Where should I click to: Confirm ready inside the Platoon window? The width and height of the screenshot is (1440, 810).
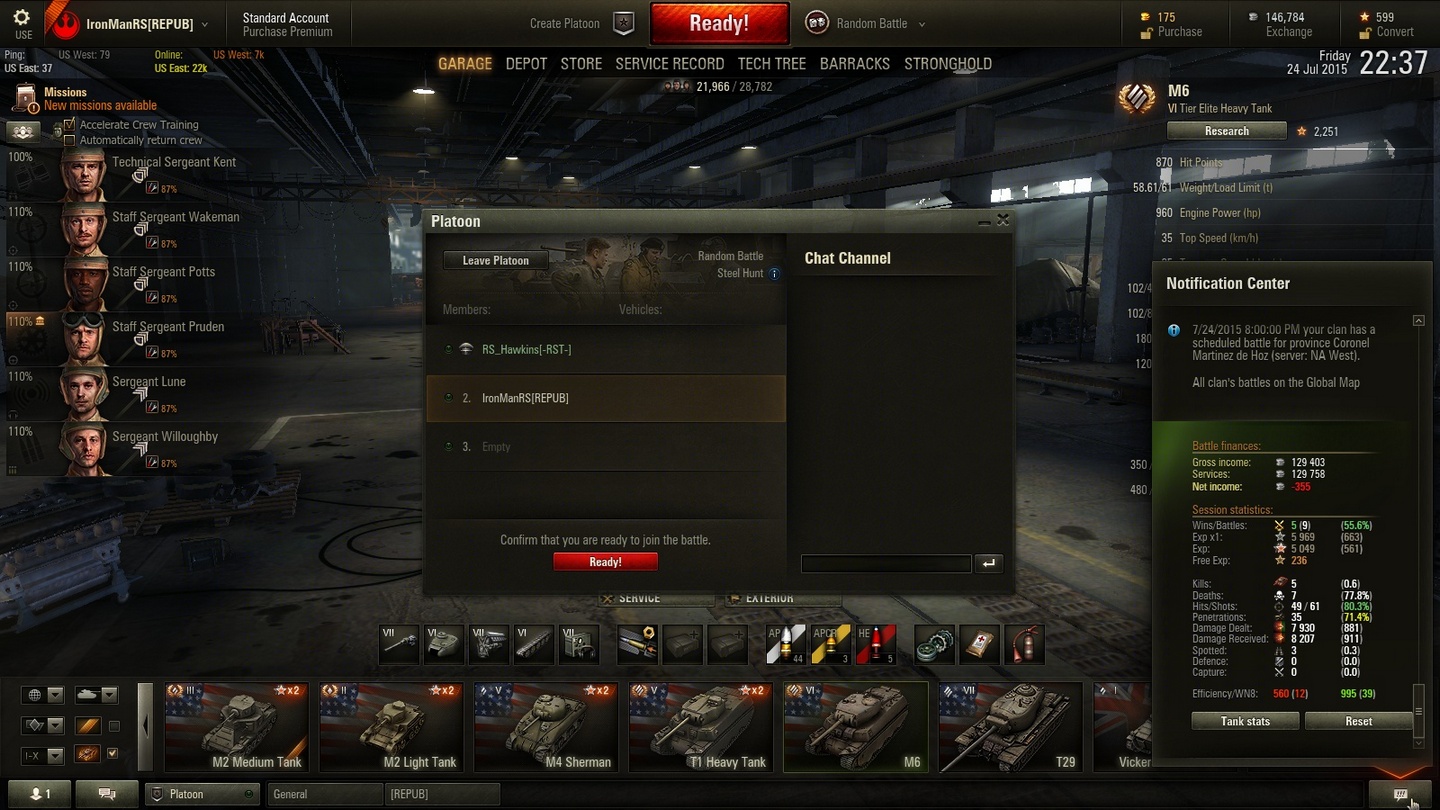[x=605, y=562]
